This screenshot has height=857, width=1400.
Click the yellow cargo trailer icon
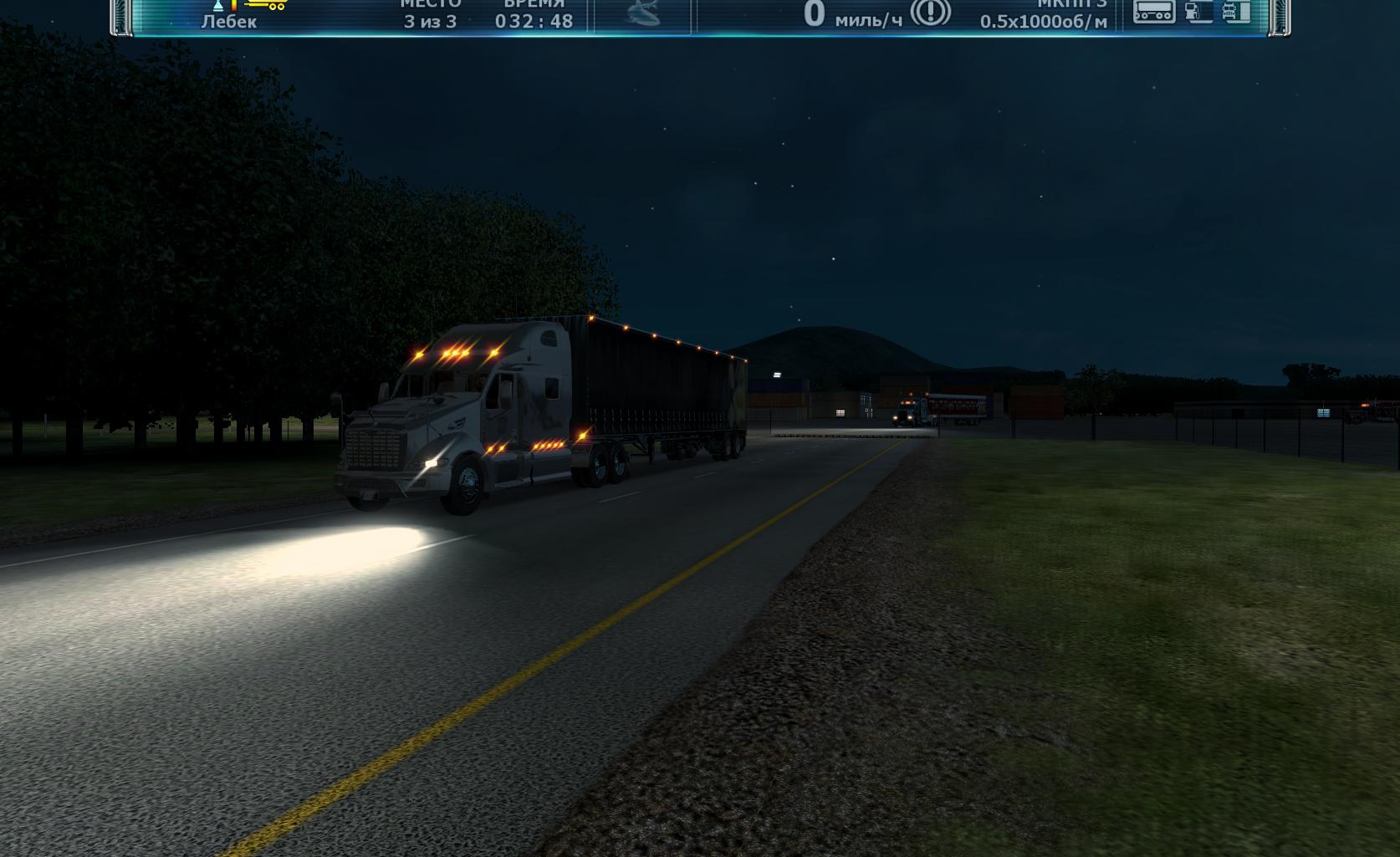point(266,5)
